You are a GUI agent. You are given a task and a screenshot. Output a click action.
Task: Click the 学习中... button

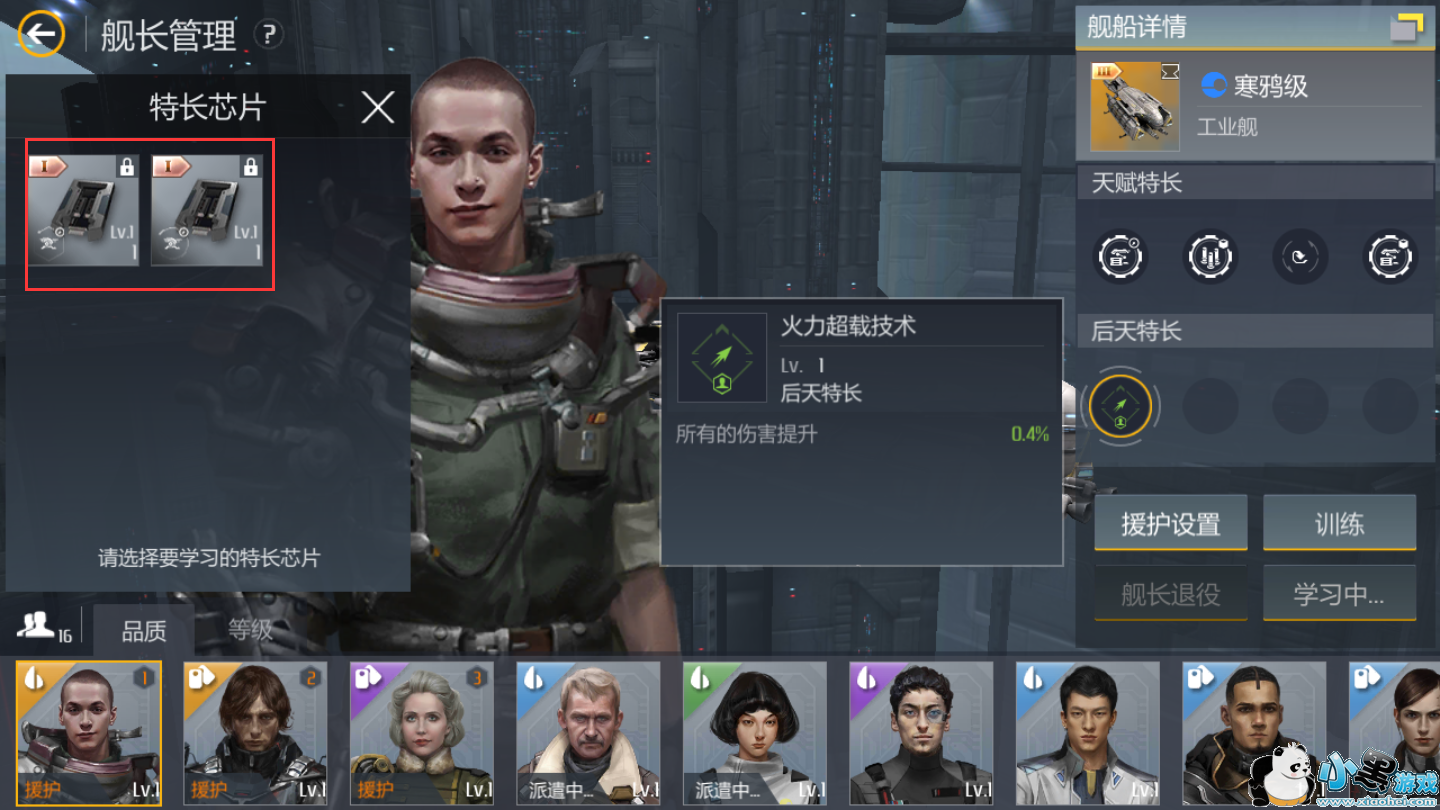(x=1339, y=593)
